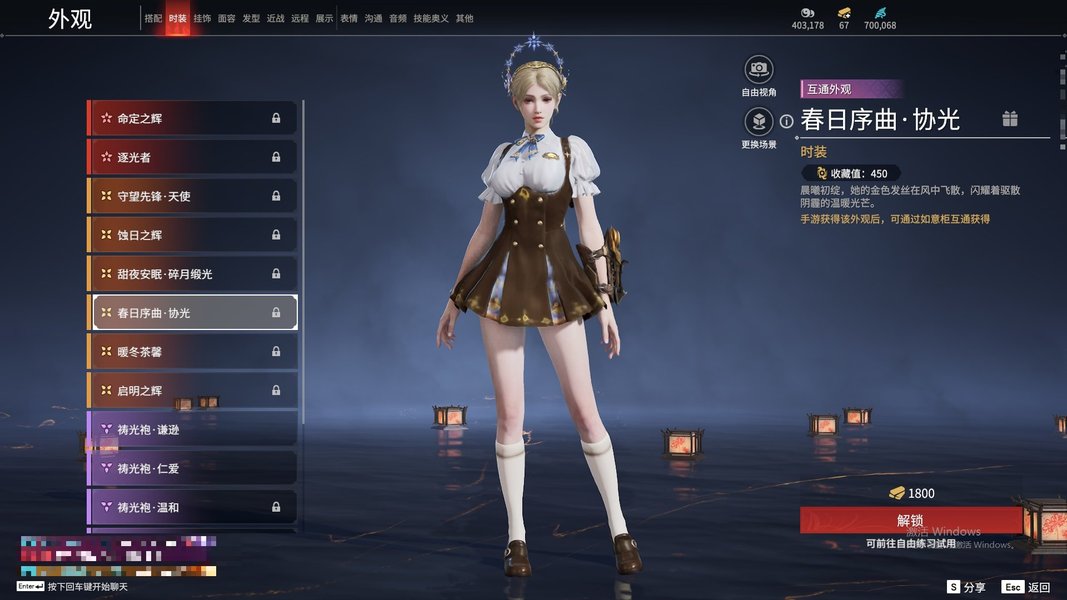Select the 暖冬茶馨 outfit entry
This screenshot has height=600, width=1067.
(192, 352)
